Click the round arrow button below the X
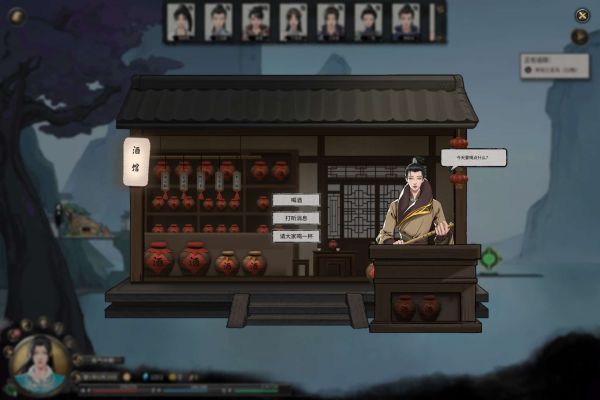This screenshot has width=600, height=400. 579,37
